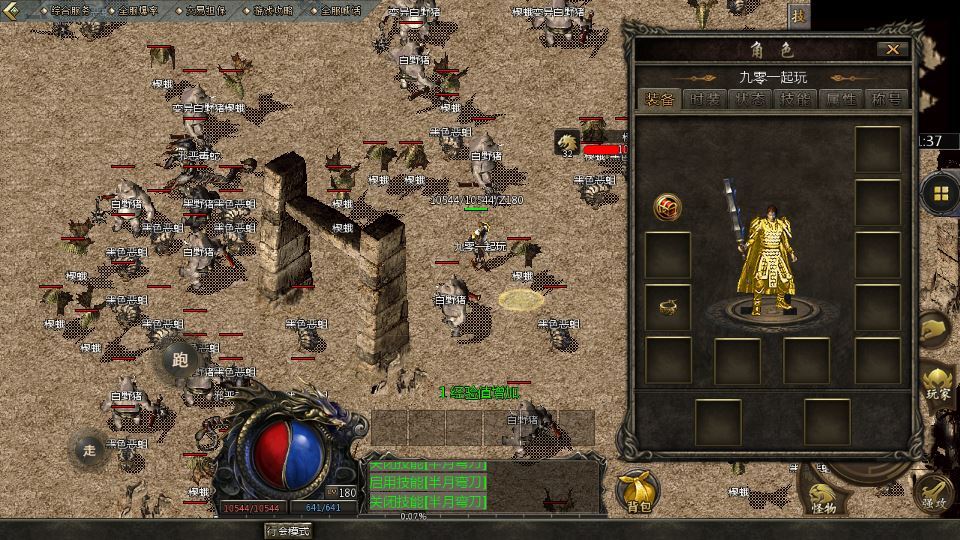Target nearest 怪物 monster button
Image resolution: width=960 pixels, height=540 pixels.
tap(824, 497)
